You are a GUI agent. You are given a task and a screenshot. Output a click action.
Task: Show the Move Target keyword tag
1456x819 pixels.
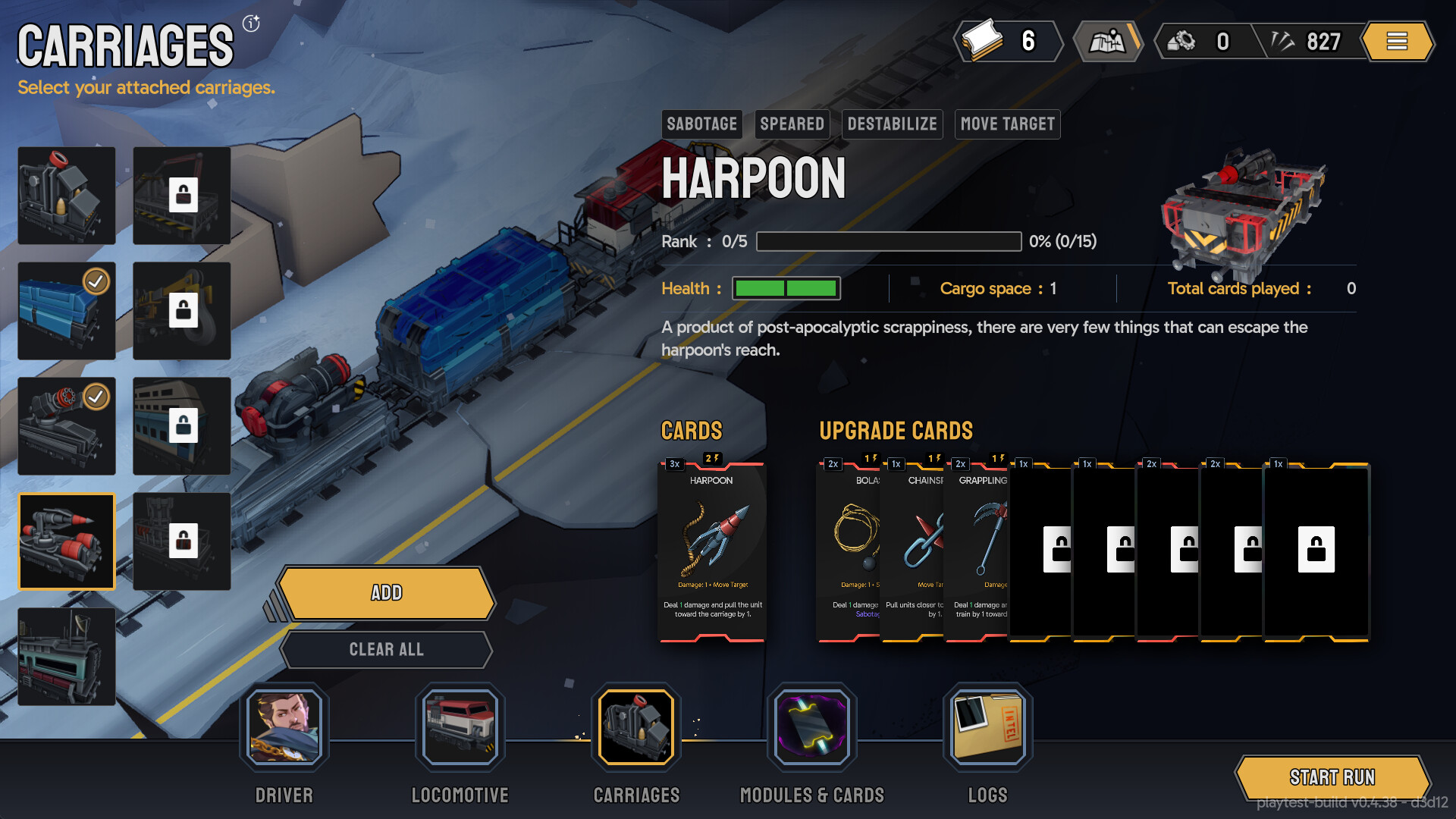pyautogui.click(x=1007, y=124)
